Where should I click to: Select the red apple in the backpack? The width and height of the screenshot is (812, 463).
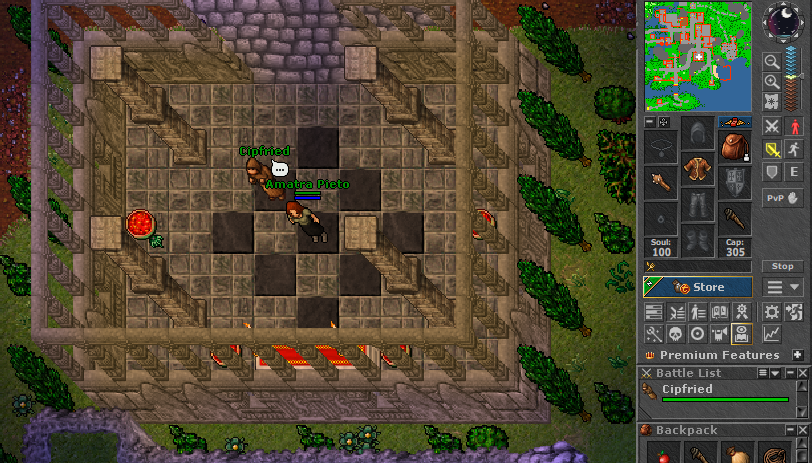point(662,454)
